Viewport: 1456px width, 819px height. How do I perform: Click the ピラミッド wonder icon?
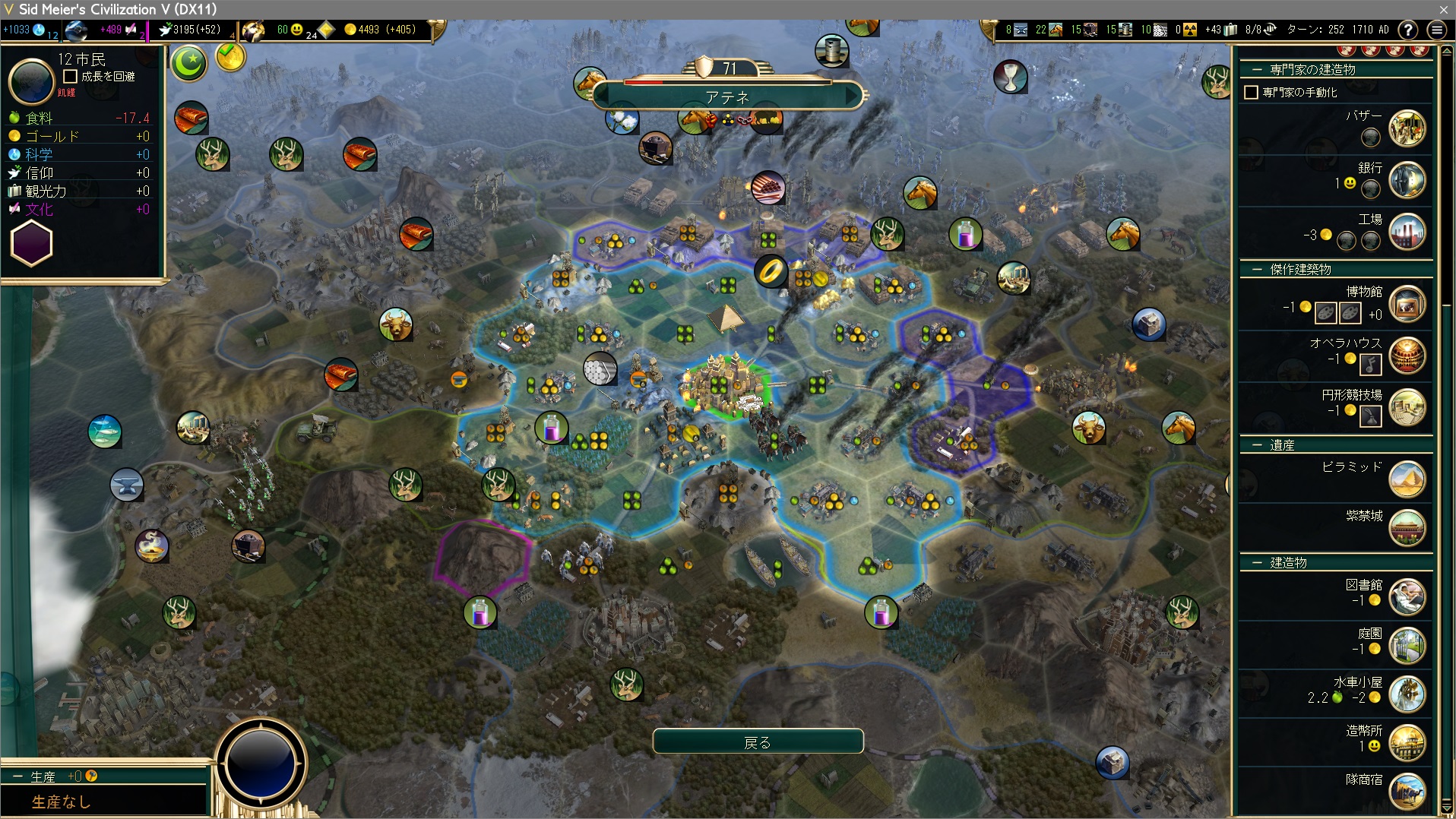click(x=1407, y=479)
